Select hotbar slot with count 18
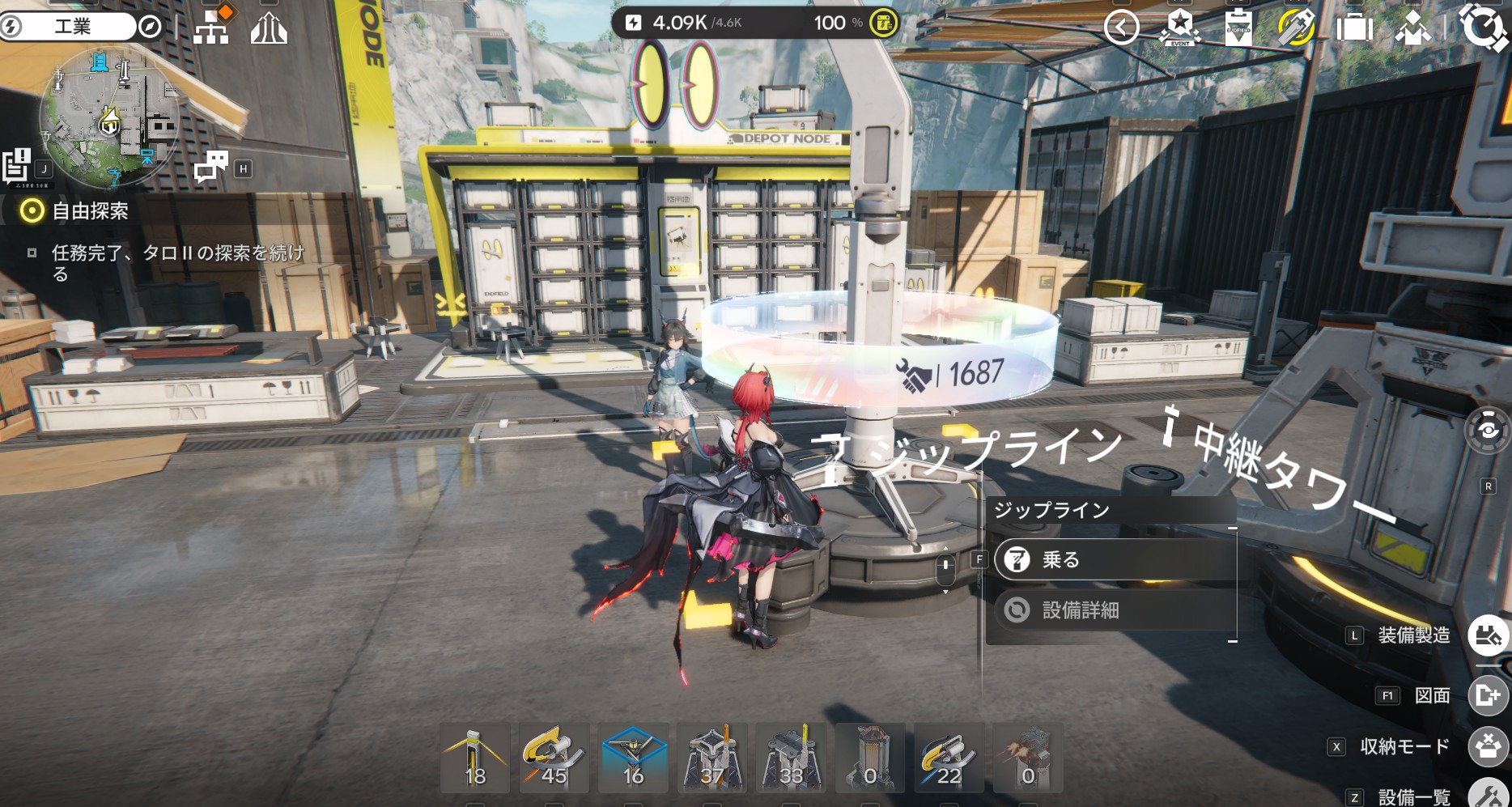 (475, 758)
